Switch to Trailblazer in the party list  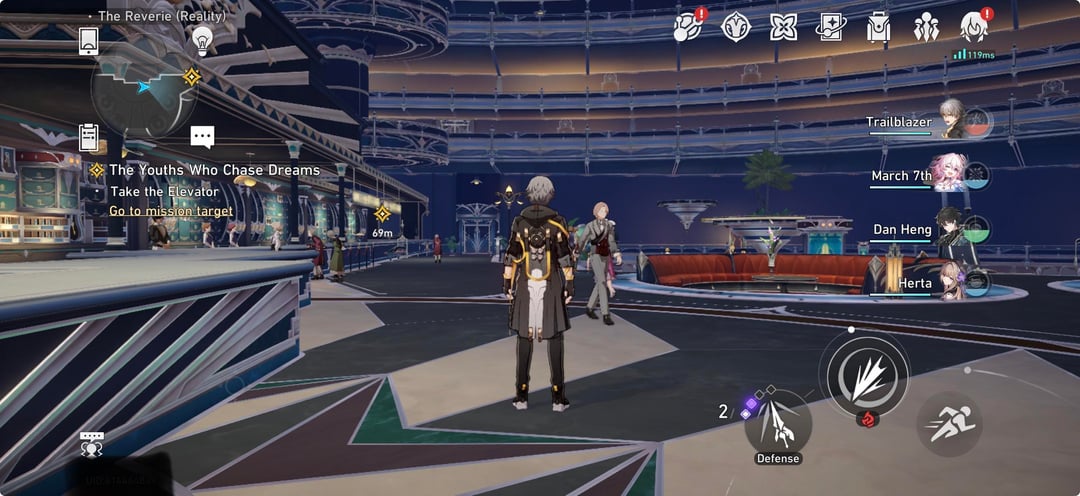click(x=952, y=121)
